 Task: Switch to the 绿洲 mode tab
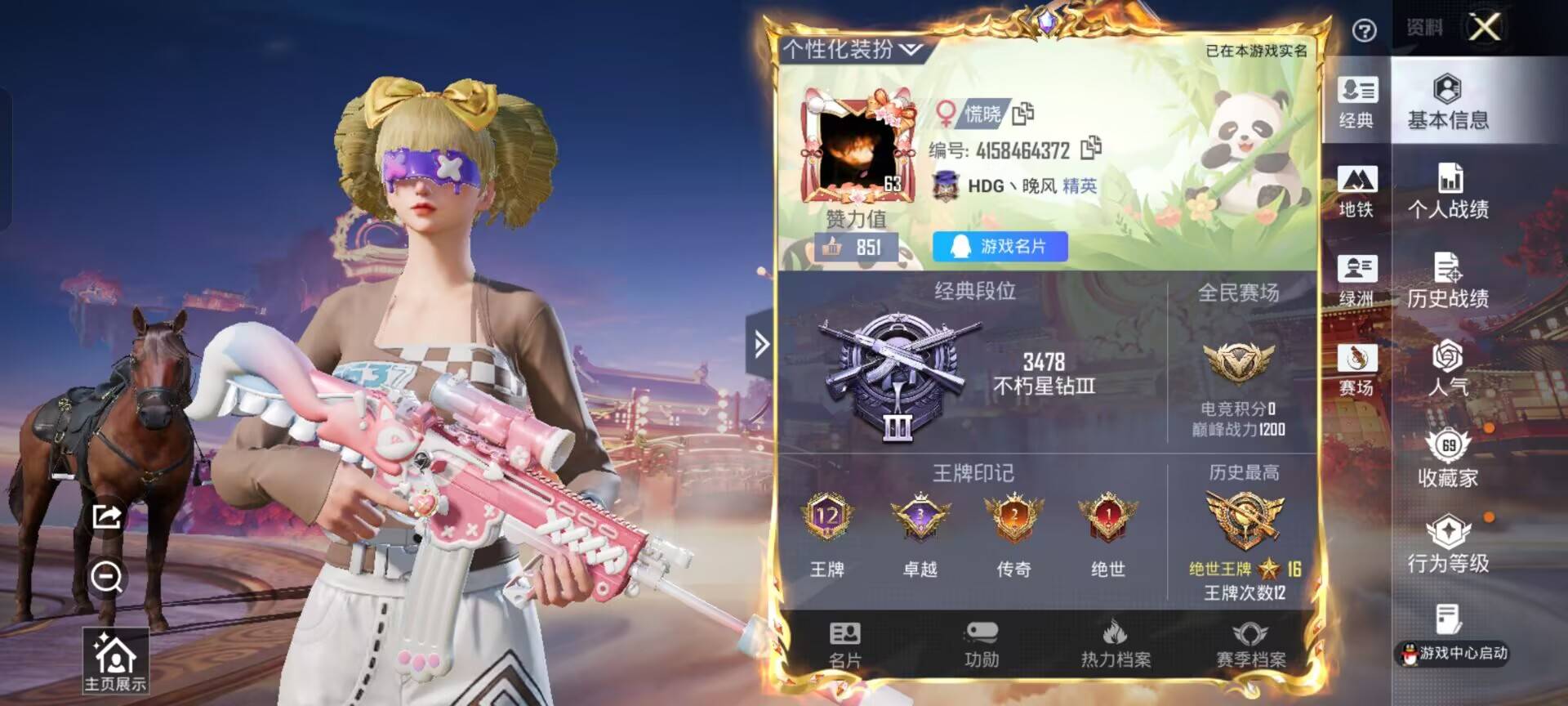click(1356, 280)
